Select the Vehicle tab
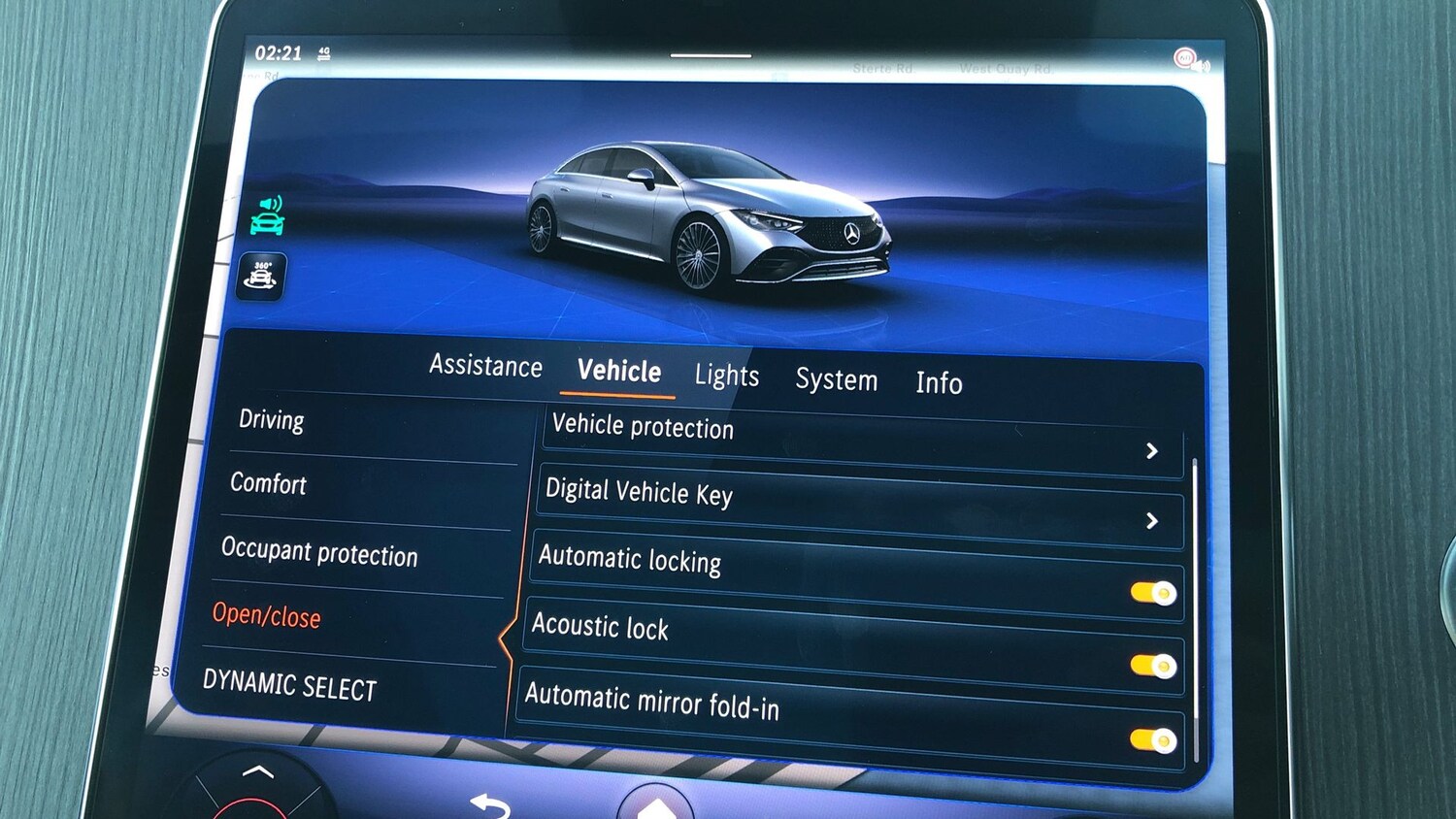The image size is (1456, 819). (x=618, y=372)
